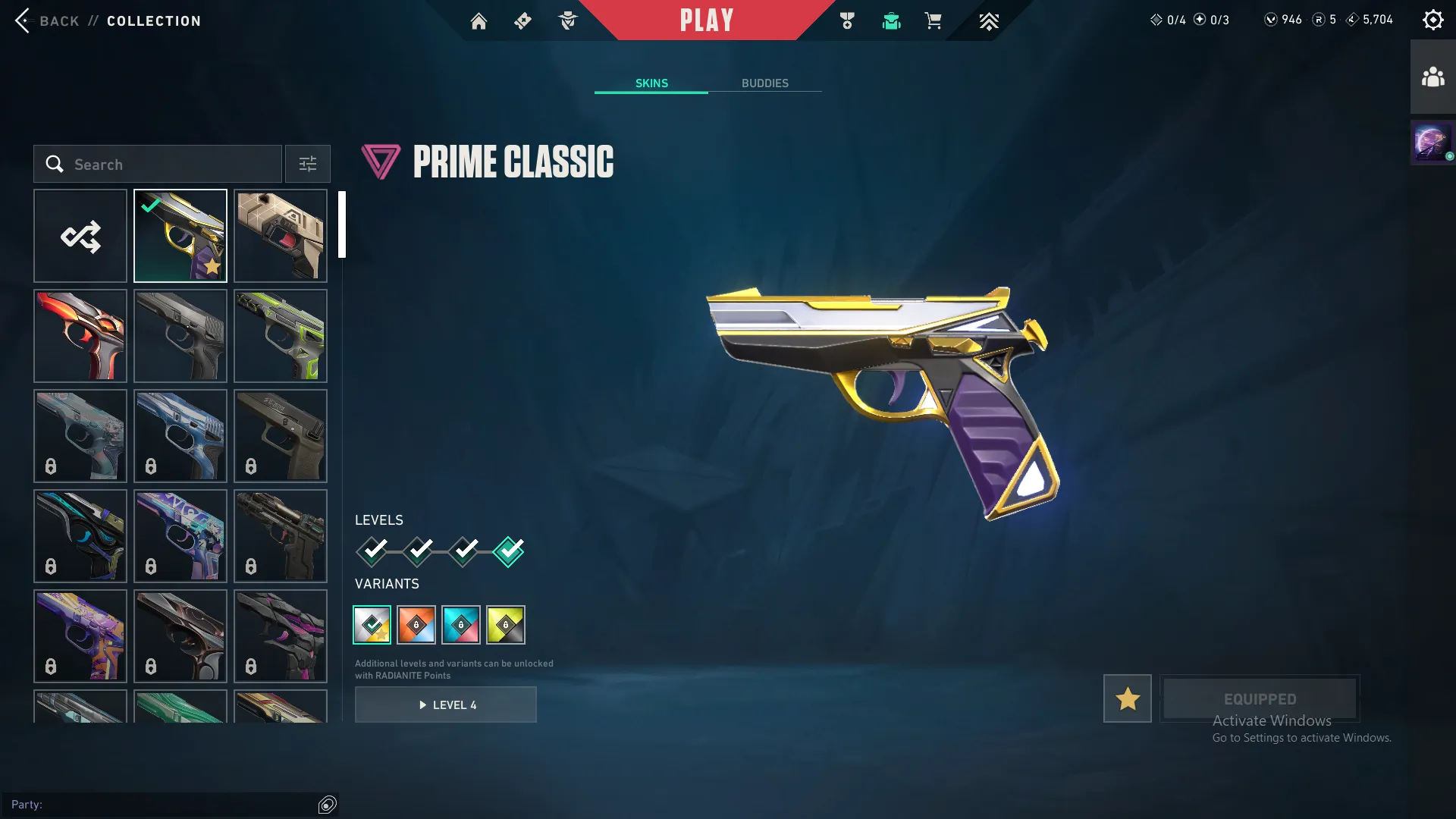Open the Party invite options circle
Screen dimensions: 1456x819
pyautogui.click(x=328, y=805)
